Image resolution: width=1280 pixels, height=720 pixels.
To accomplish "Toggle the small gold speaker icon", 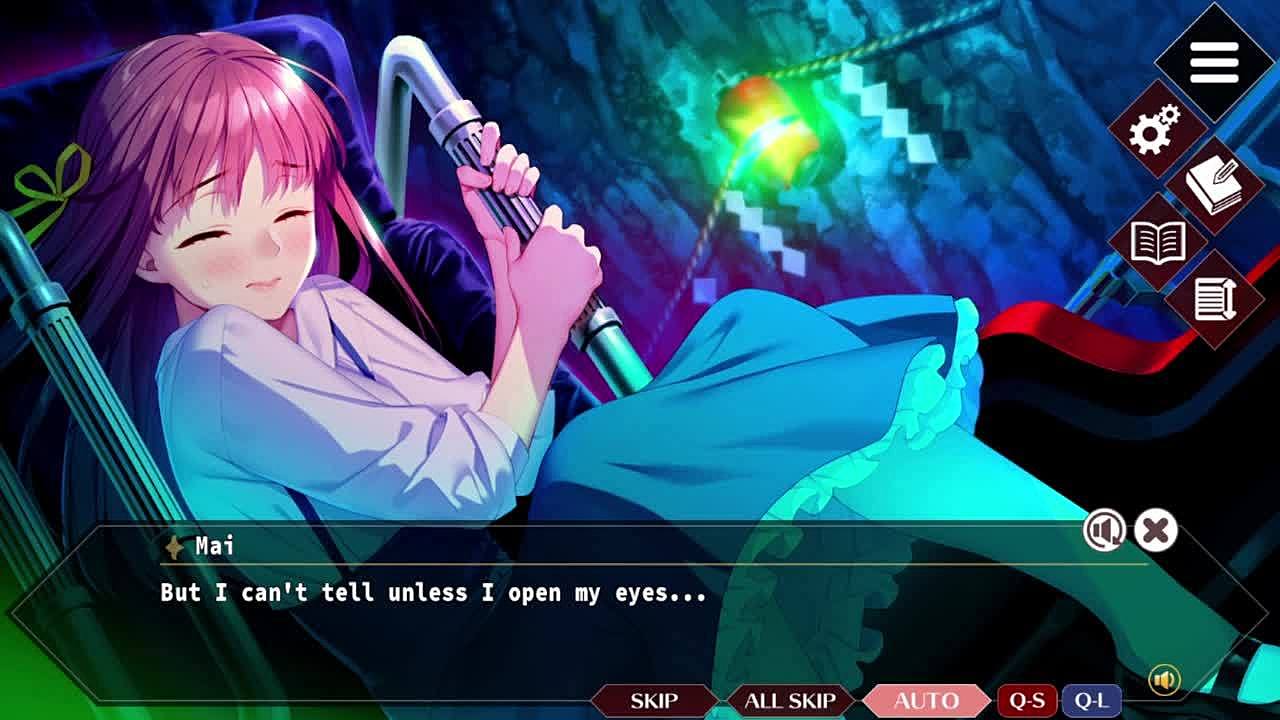I will [x=1163, y=680].
